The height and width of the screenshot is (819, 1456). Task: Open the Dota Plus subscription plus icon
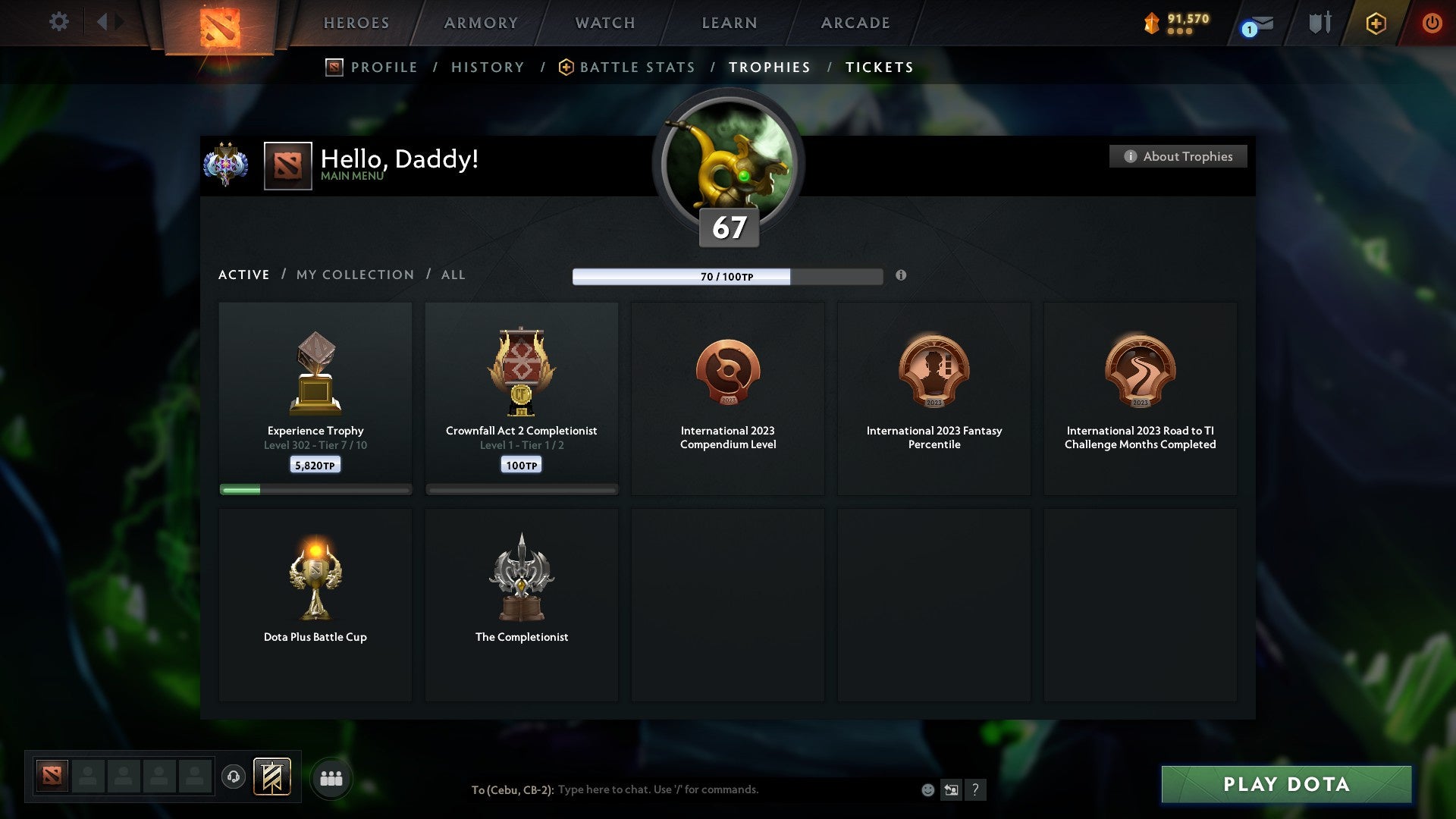coord(1376,22)
